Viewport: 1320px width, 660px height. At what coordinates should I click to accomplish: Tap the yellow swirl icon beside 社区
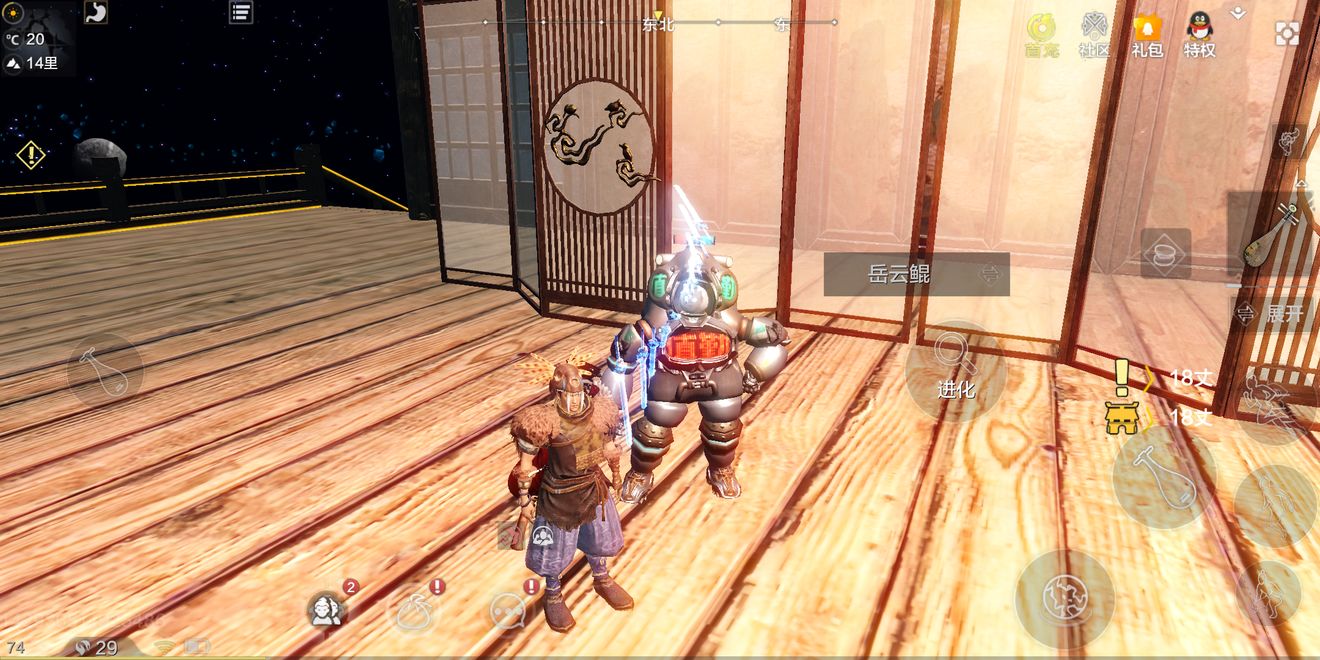pos(1041,35)
